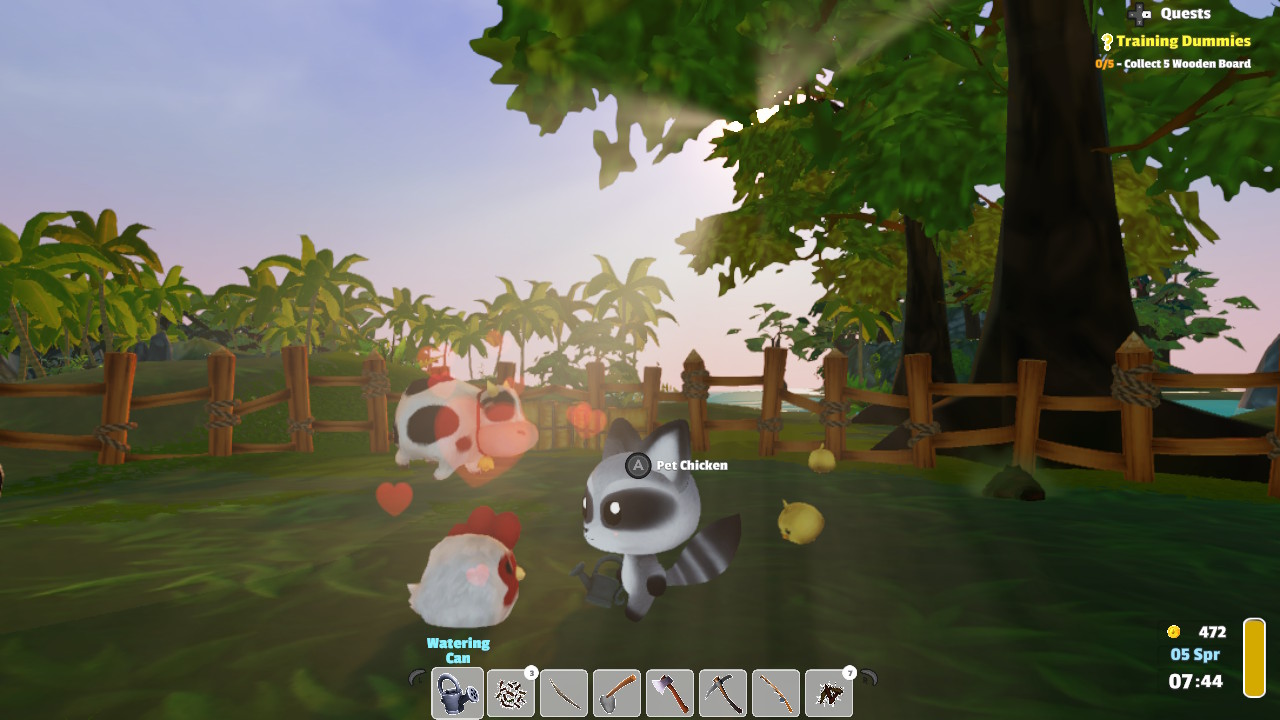Open the Training Dummies quest entry
Viewport: 1280px width, 720px height.
tap(1184, 41)
